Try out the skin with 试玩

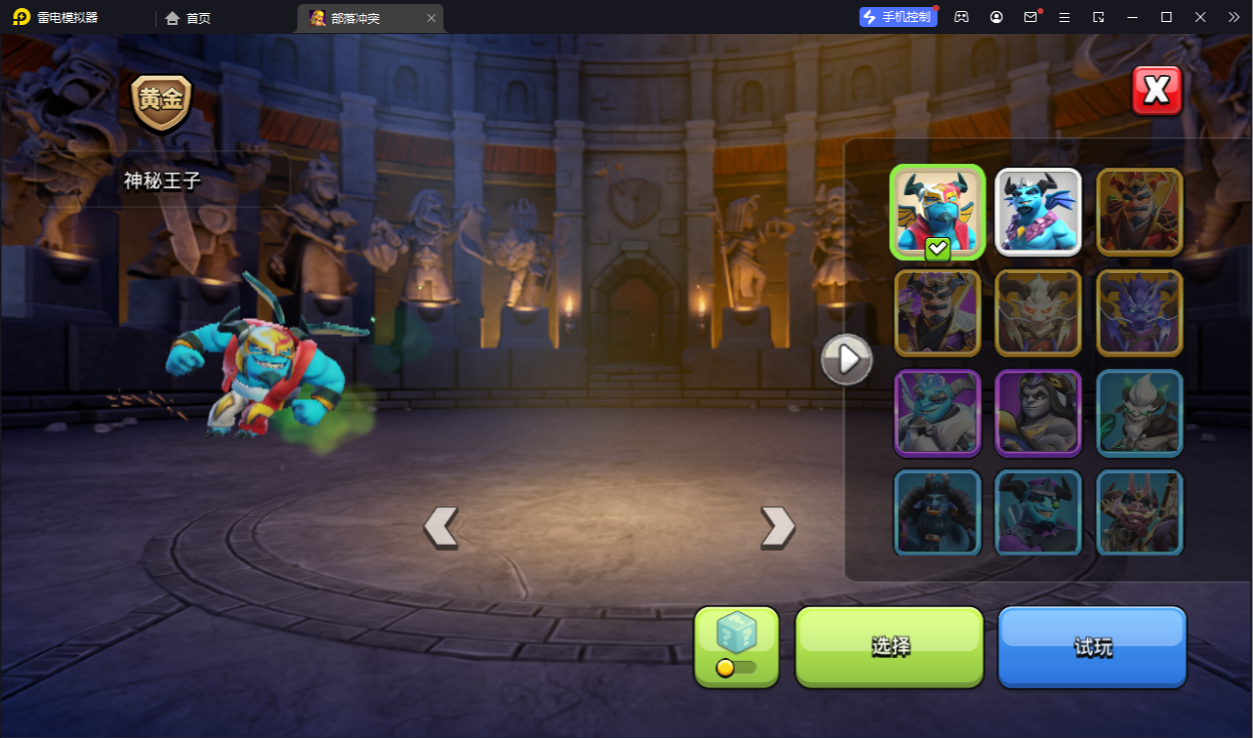[x=1092, y=646]
